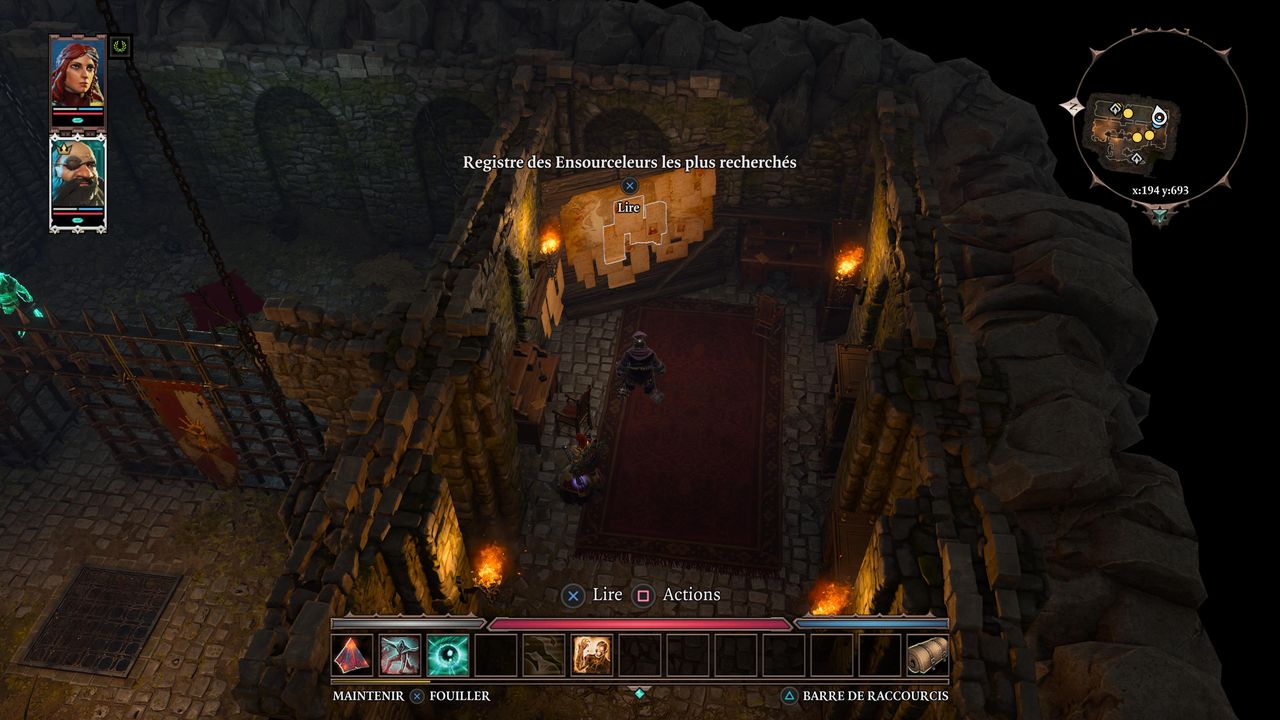The image size is (1280, 720).
Task: Click the green laurel wreath status icon
Action: 121,46
